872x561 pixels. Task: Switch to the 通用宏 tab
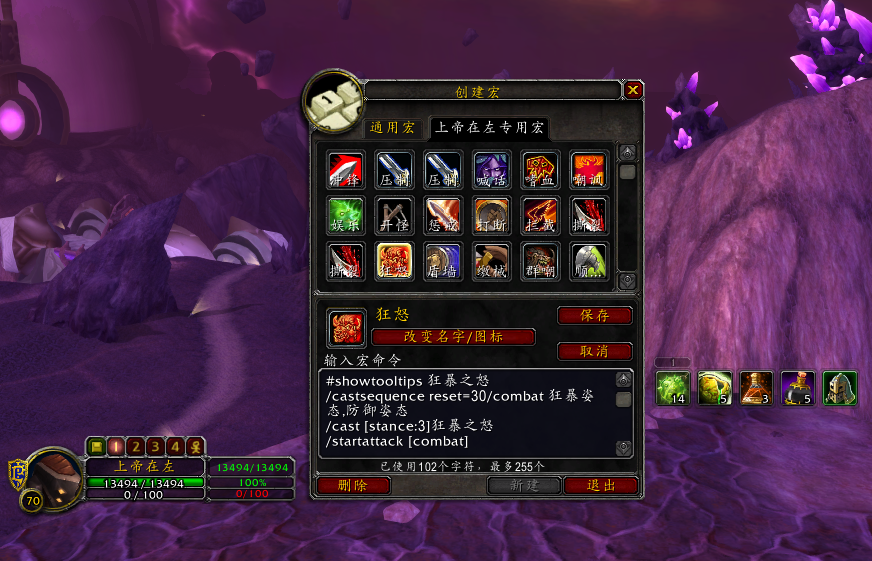pyautogui.click(x=392, y=128)
